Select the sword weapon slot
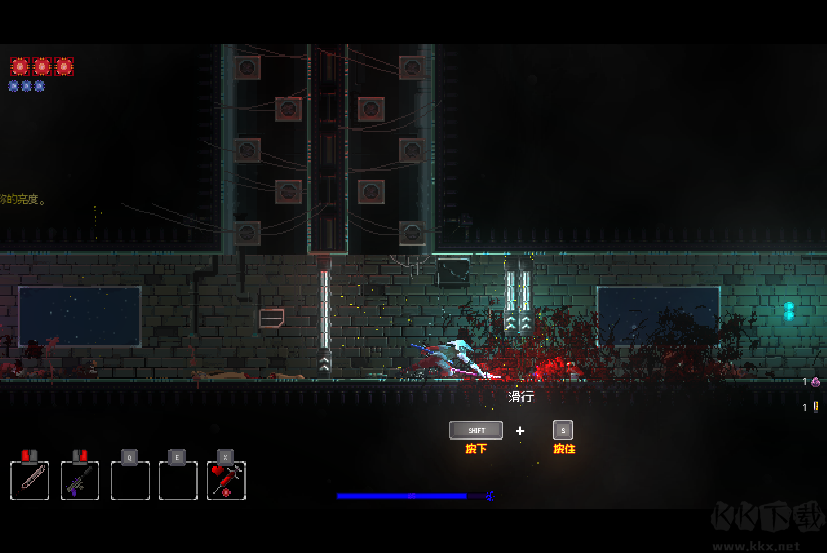 30,480
